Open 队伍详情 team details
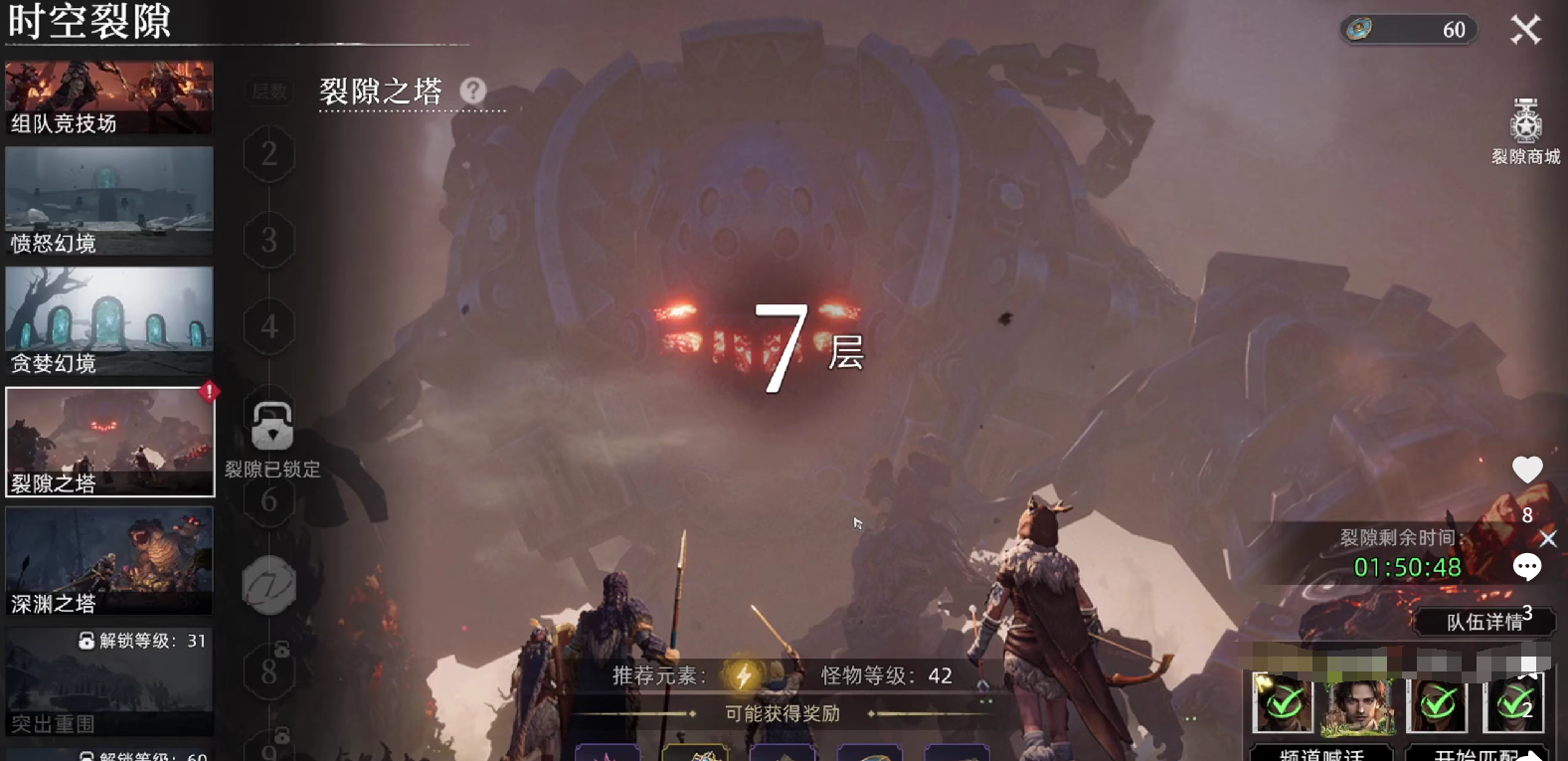 [x=1483, y=622]
